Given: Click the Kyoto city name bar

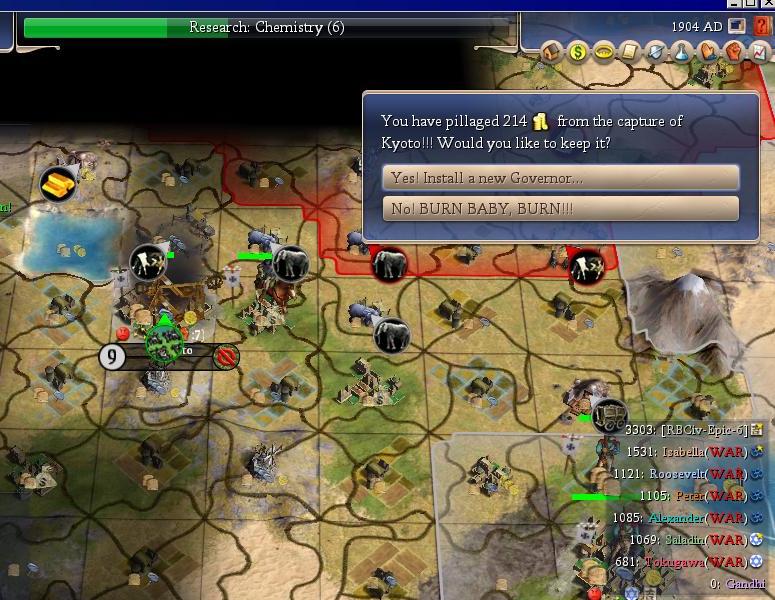Looking at the screenshot, I should 170,354.
